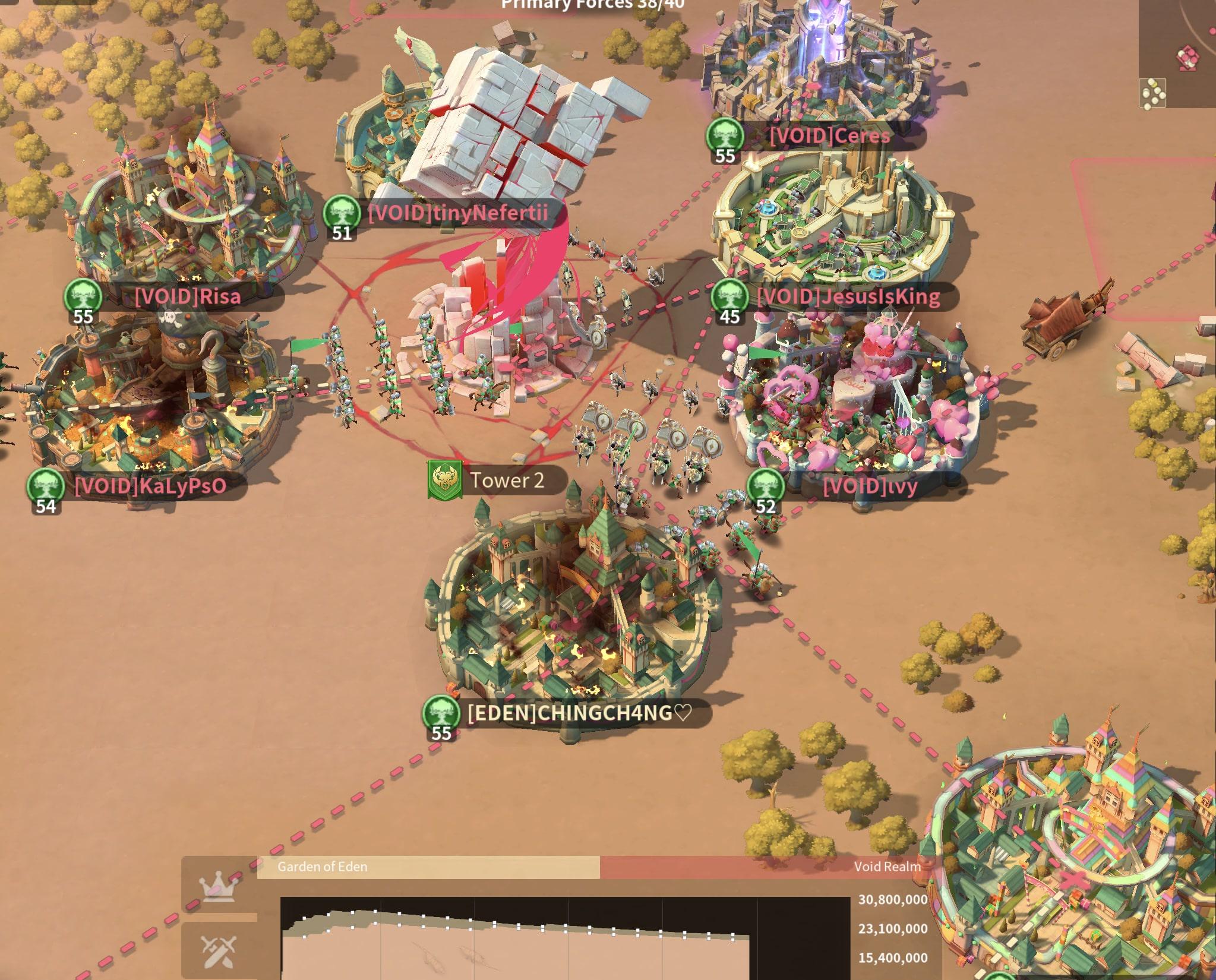Image resolution: width=1216 pixels, height=980 pixels.
Task: Select the Tower 2 name label
Action: pyautogui.click(x=507, y=480)
